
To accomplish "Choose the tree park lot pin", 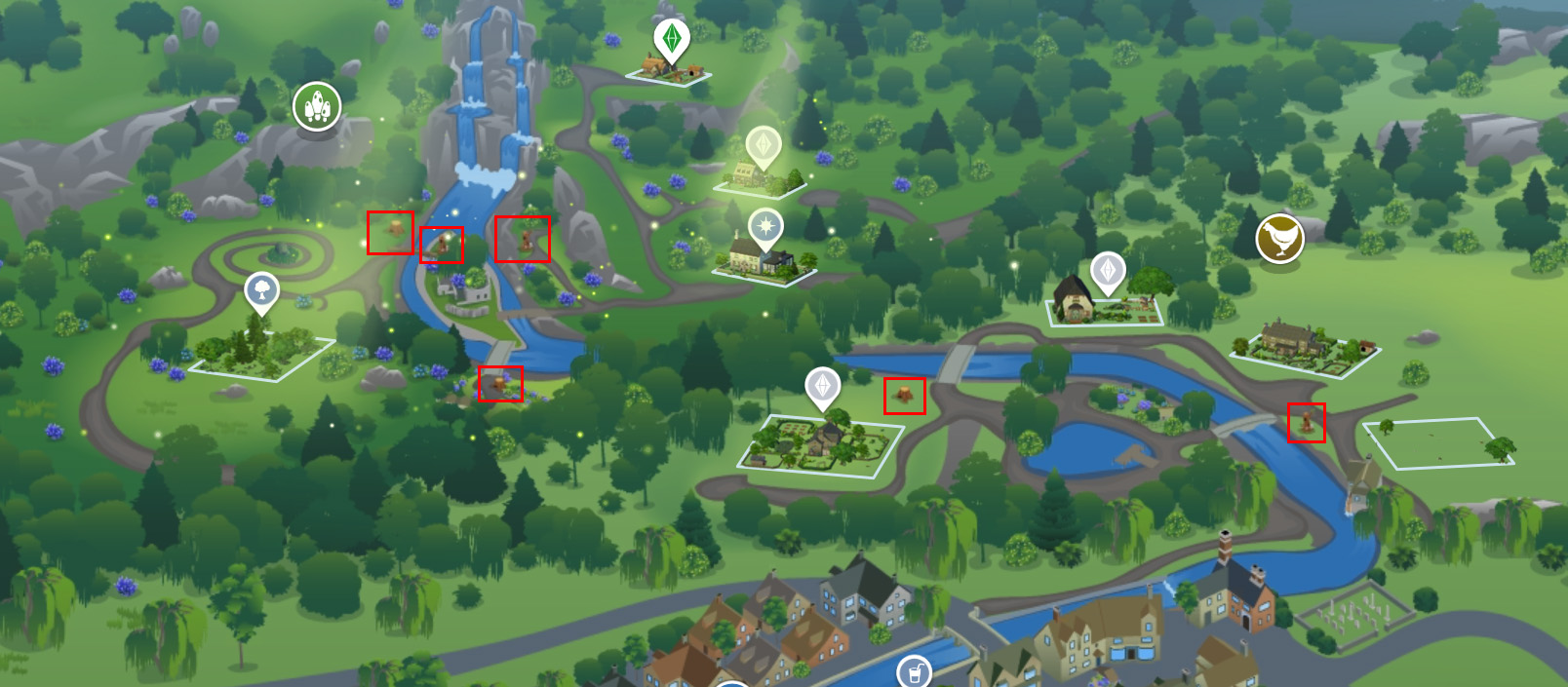I will point(261,289).
